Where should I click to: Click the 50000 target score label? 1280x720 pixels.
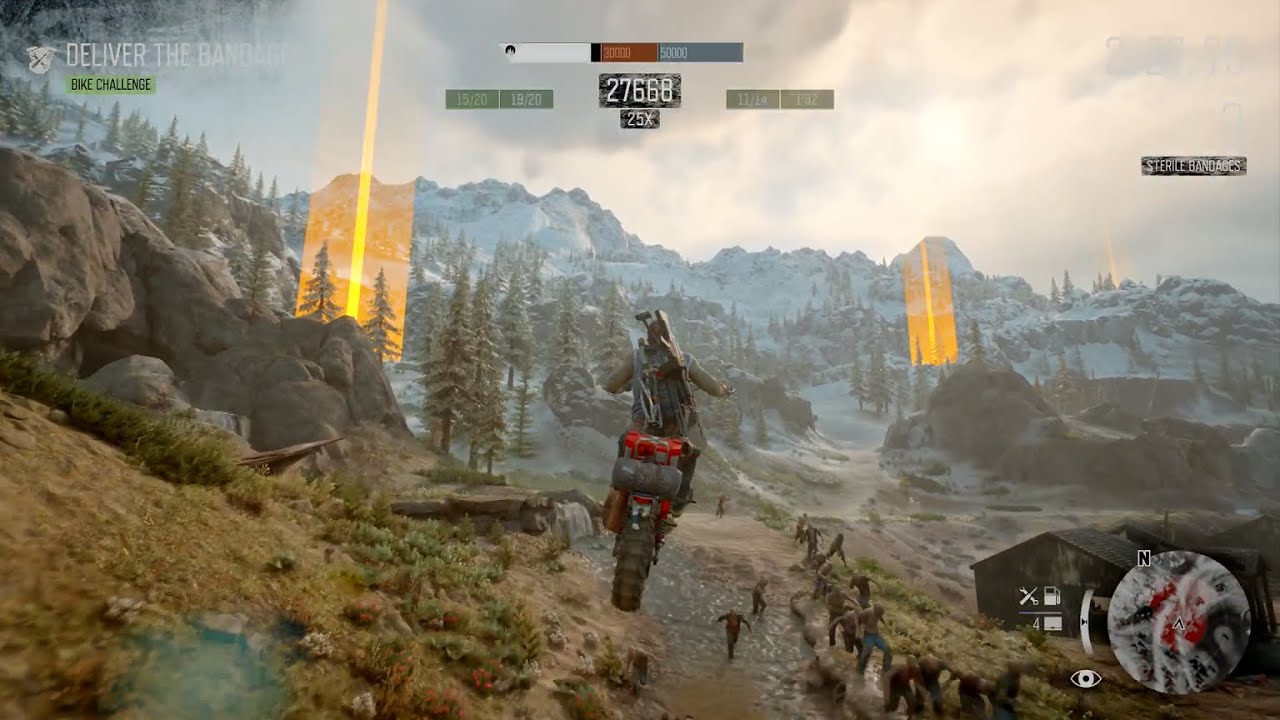pyautogui.click(x=673, y=53)
